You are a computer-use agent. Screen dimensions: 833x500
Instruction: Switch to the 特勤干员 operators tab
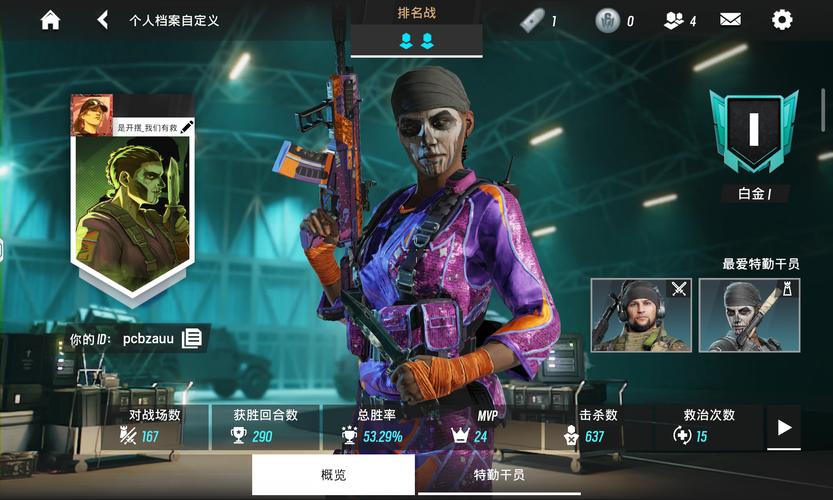pos(499,475)
